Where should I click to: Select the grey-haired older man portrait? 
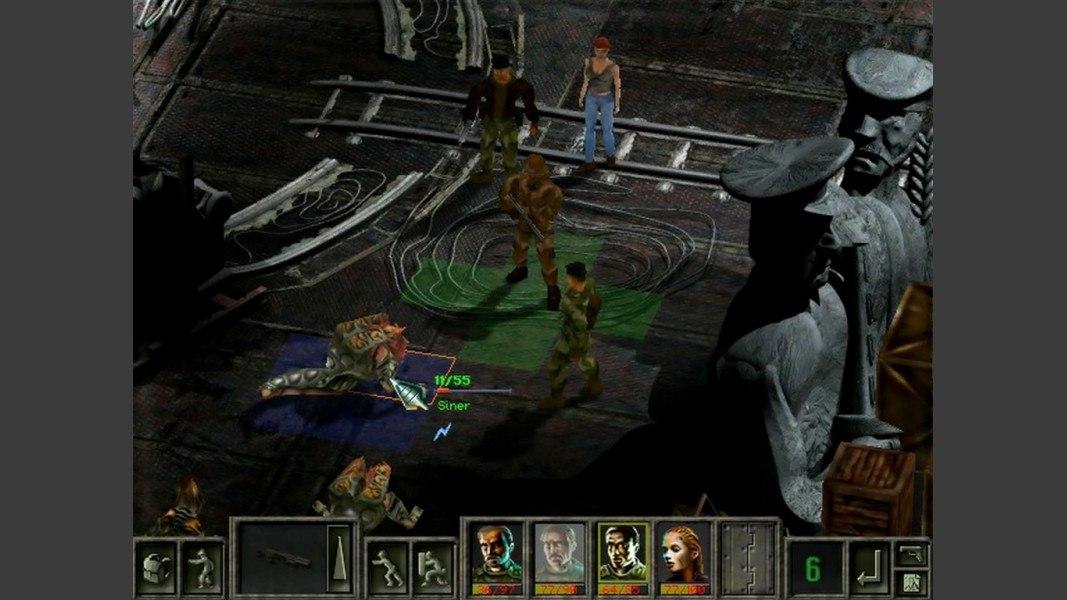558,553
